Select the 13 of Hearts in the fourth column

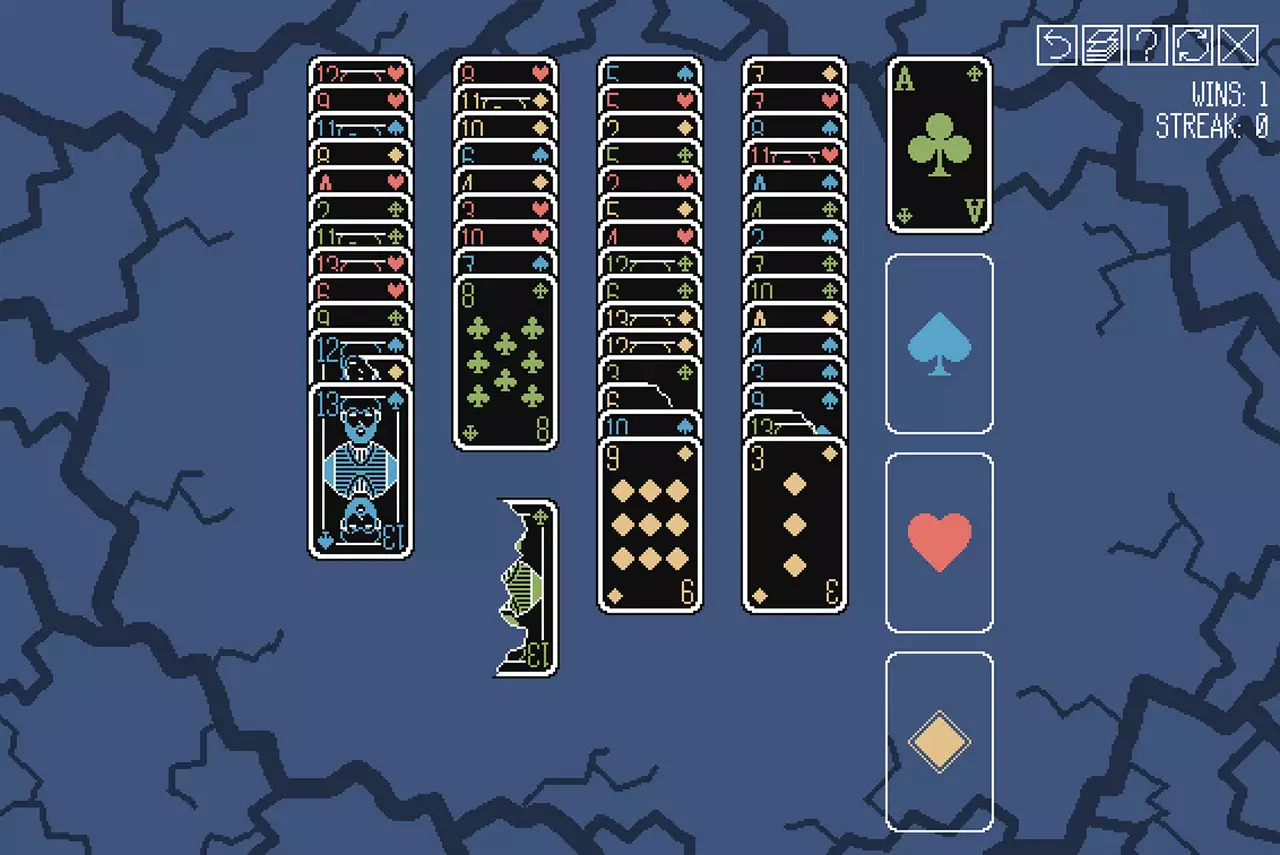click(795, 155)
